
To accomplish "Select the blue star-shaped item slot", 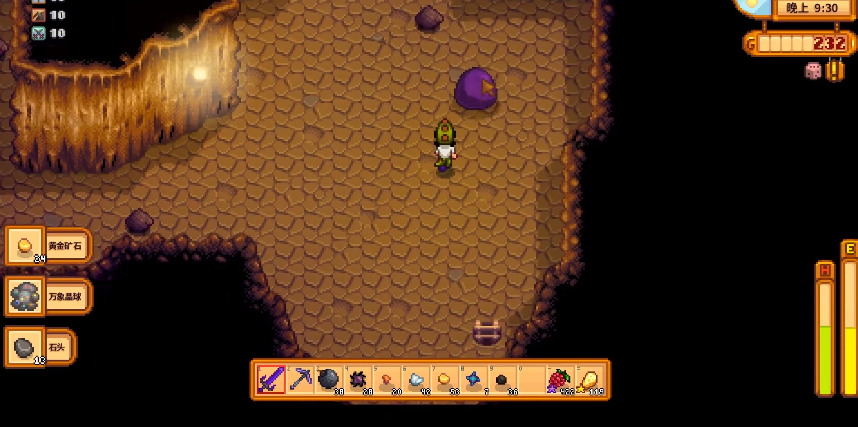I will 473,380.
